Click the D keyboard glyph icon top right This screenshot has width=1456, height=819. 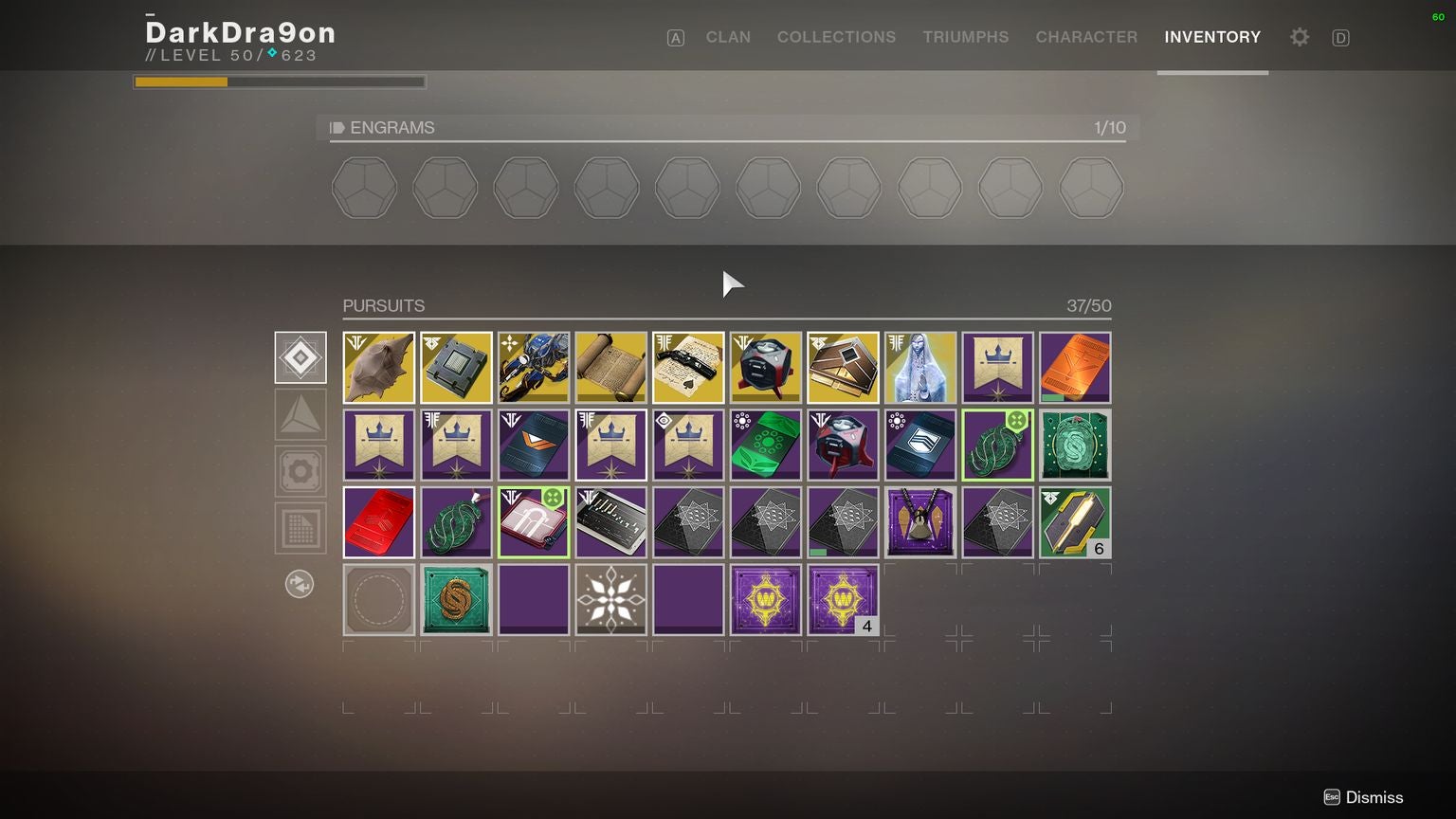(x=1340, y=38)
